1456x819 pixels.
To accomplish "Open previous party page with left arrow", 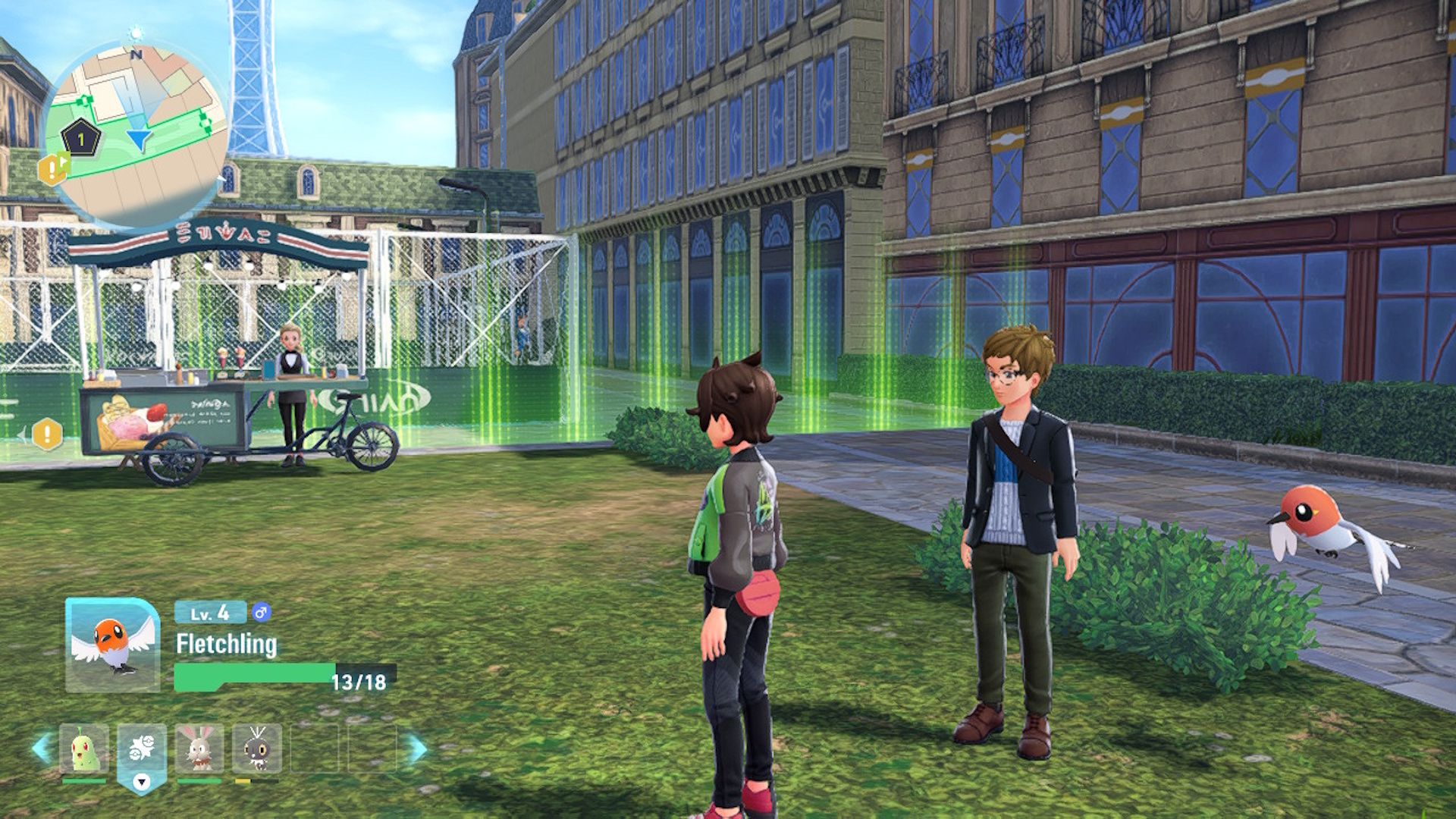I will click(39, 748).
